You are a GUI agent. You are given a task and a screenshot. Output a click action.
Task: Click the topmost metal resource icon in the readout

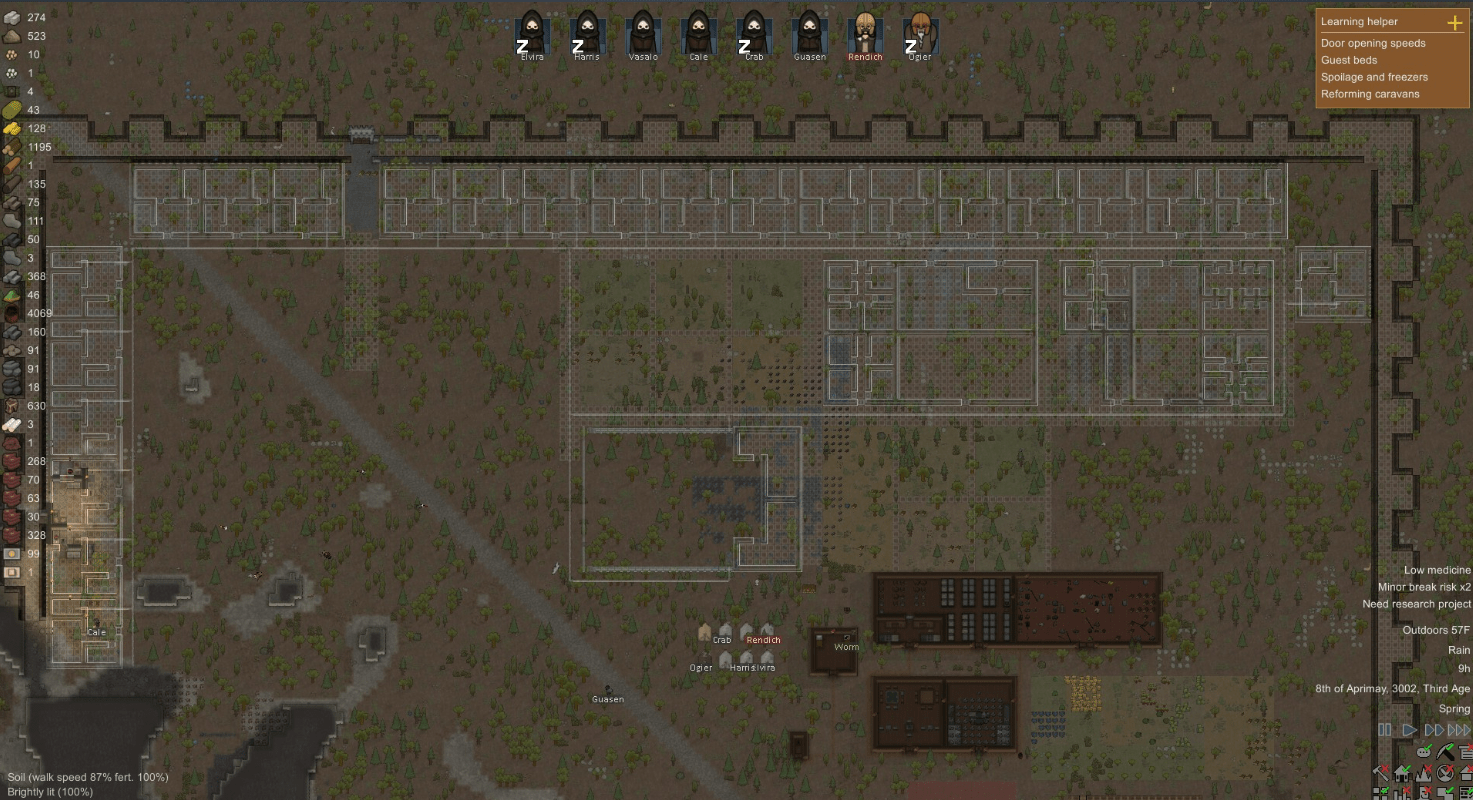[14, 17]
